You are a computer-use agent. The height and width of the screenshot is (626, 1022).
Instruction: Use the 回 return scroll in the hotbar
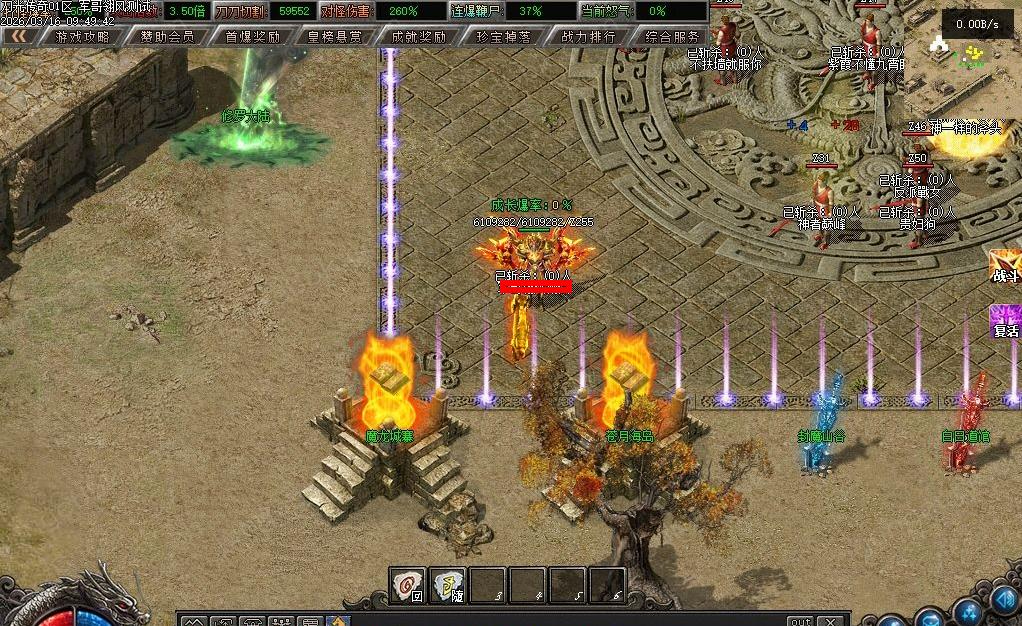click(x=407, y=585)
